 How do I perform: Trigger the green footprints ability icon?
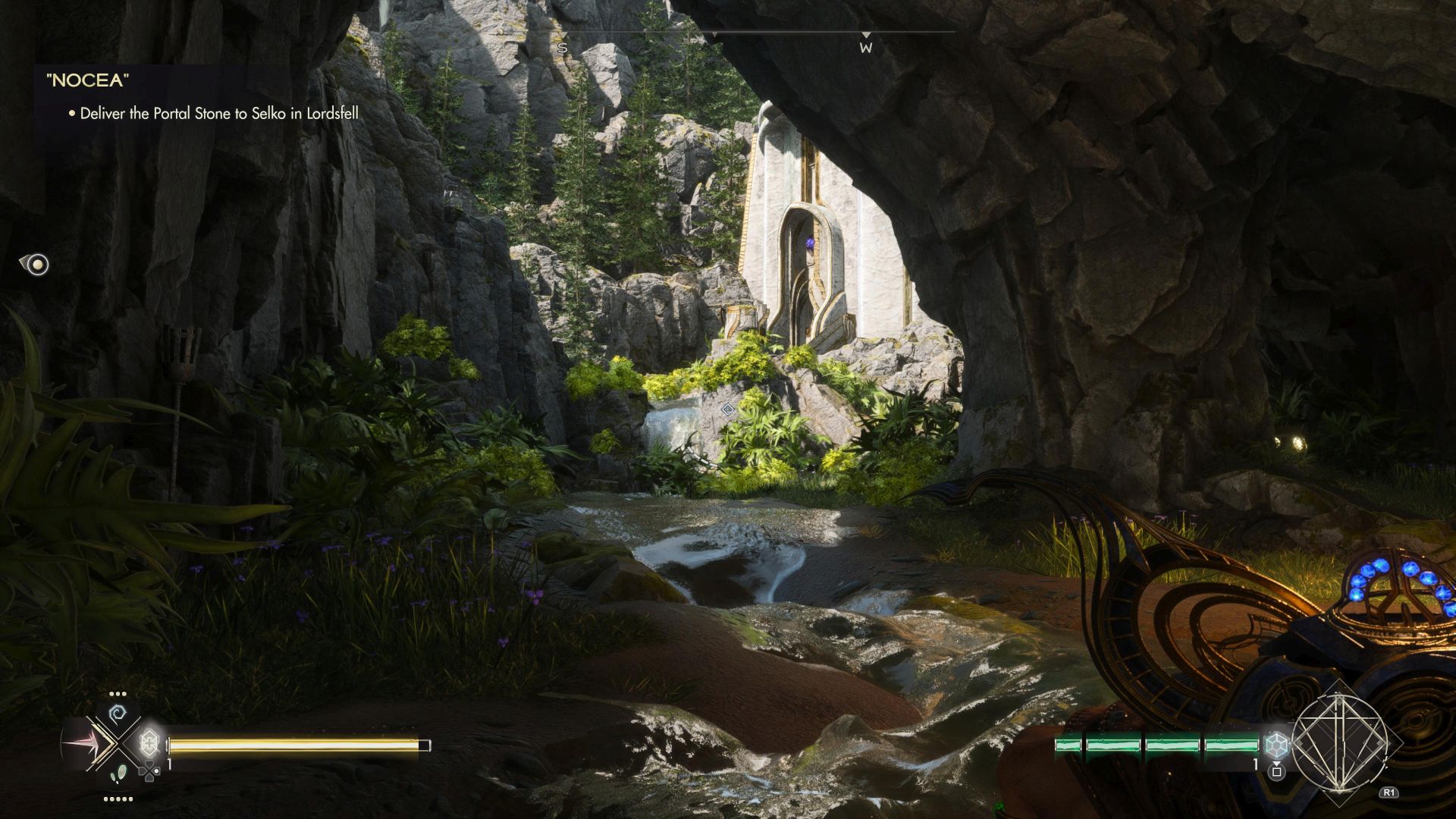point(118,775)
